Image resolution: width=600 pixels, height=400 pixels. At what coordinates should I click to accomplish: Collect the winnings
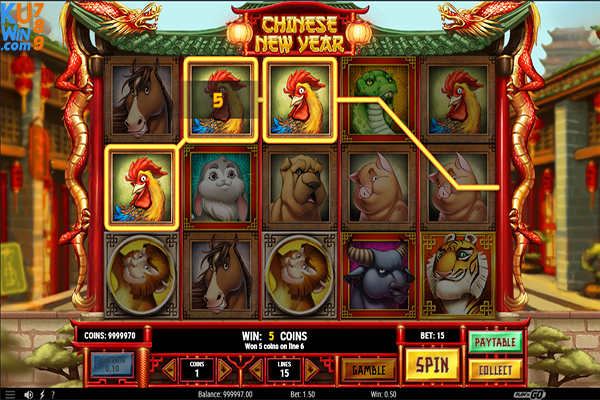point(494,369)
